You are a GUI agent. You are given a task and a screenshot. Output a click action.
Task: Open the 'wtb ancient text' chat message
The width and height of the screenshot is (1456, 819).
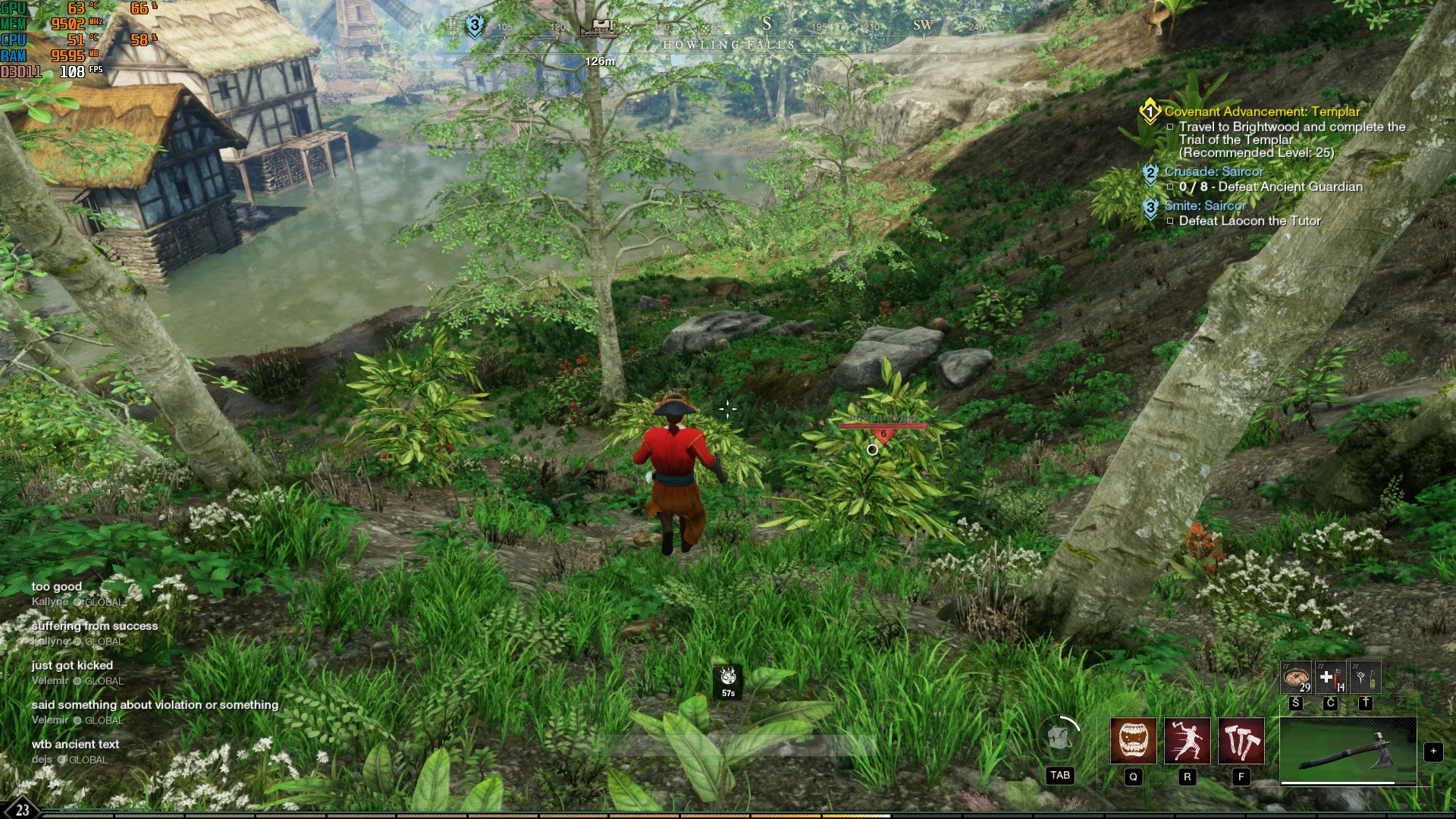[x=76, y=744]
